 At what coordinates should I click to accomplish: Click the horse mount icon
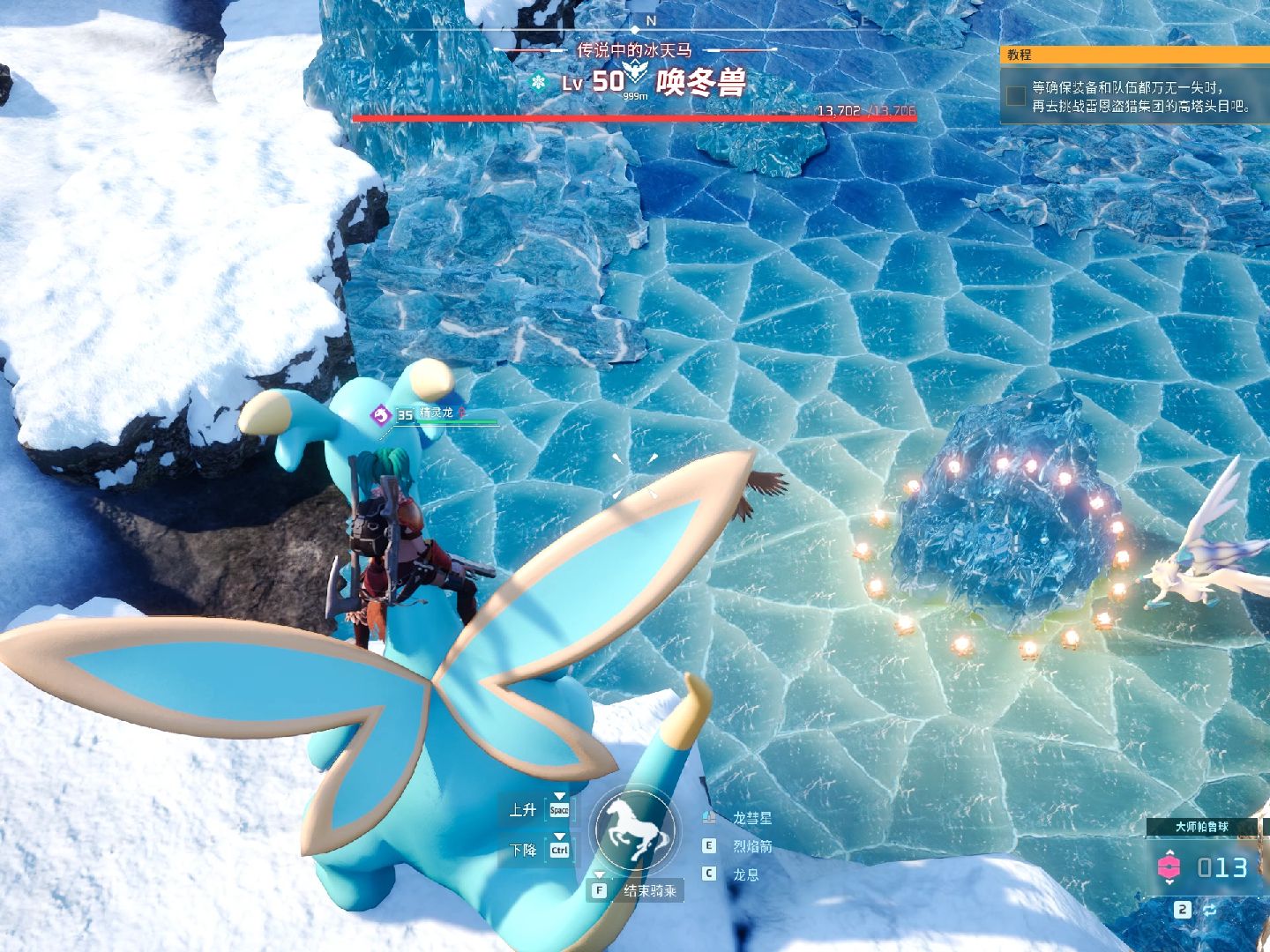click(635, 831)
